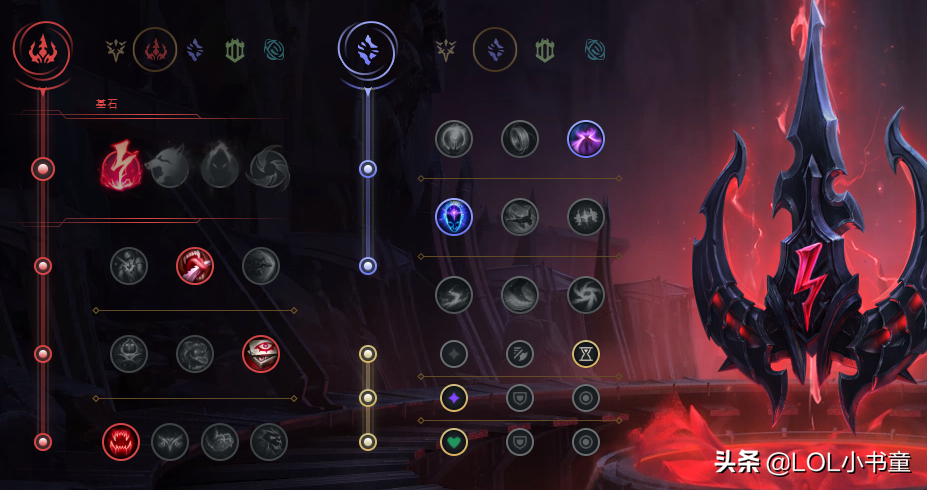Choose the Zombie Ward rune
The image size is (927, 490).
129,353
